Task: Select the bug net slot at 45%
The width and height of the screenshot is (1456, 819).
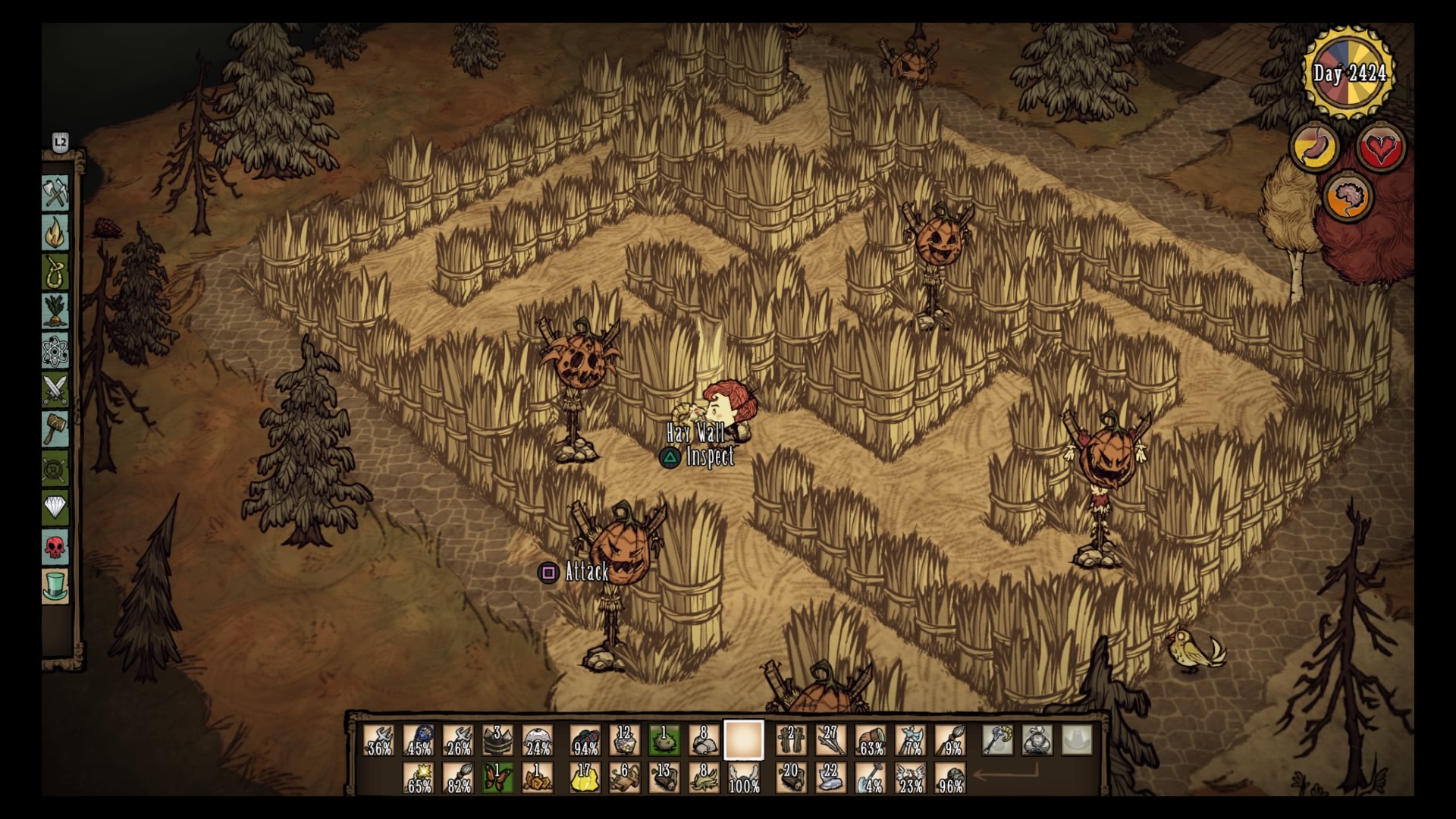Action: (419, 741)
